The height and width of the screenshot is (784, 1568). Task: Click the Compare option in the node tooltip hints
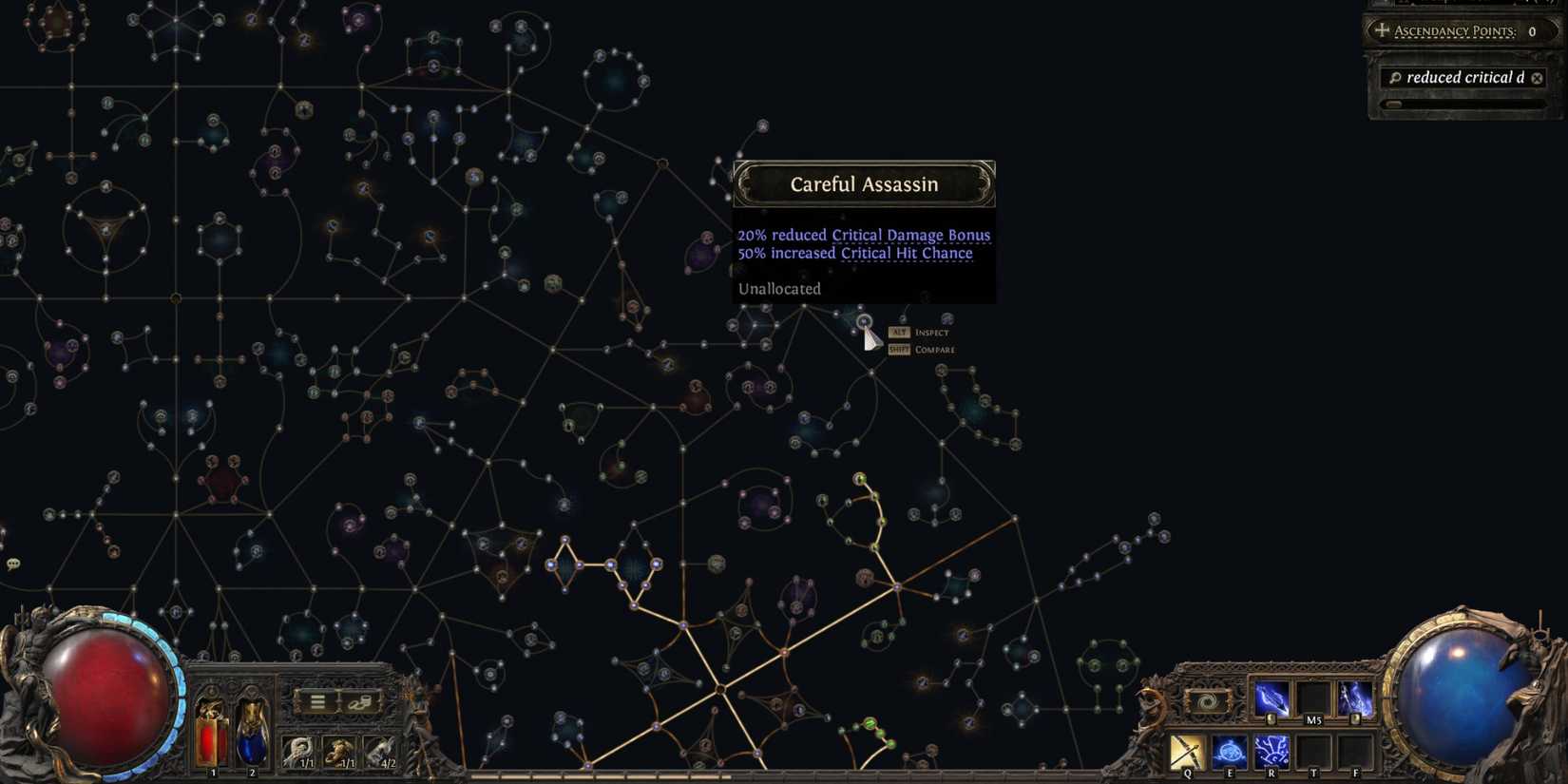(934, 350)
